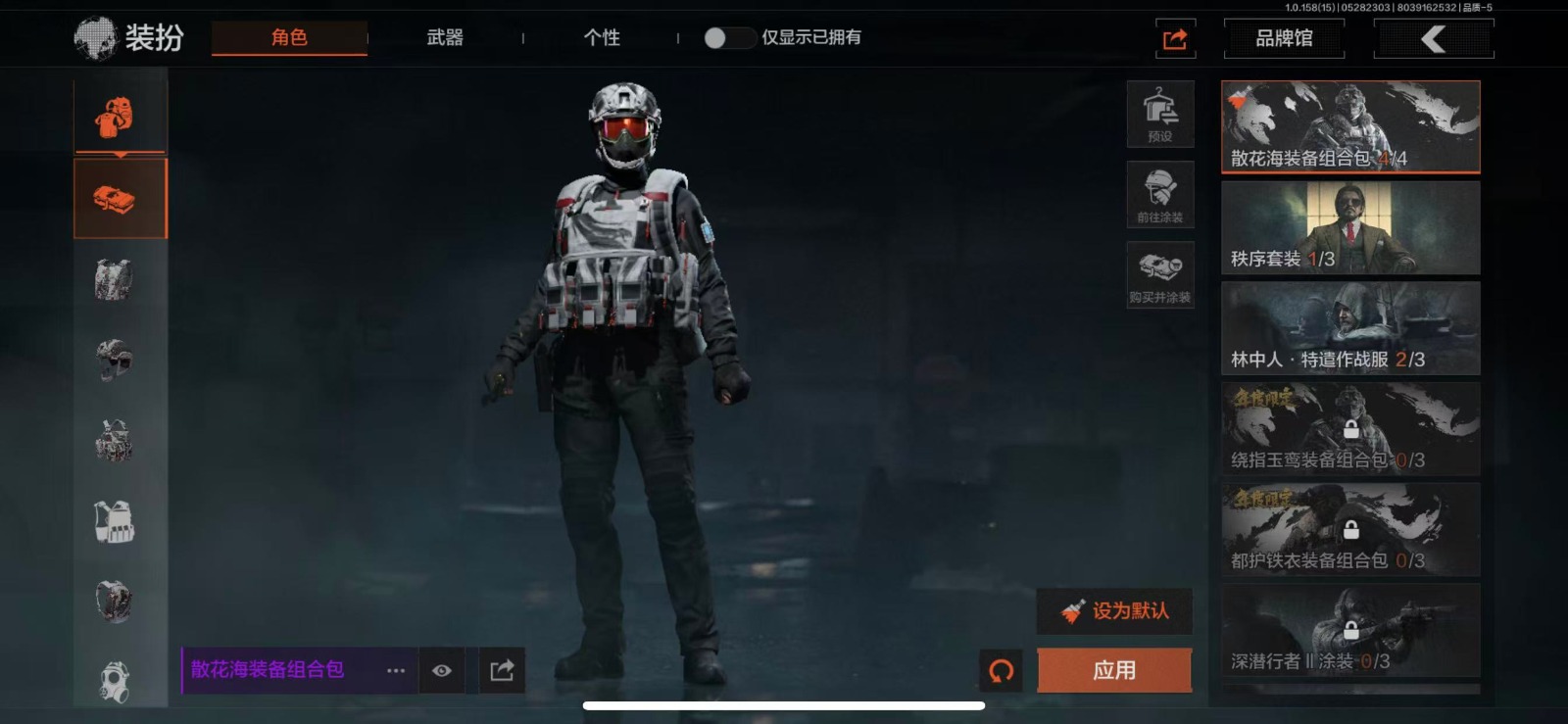
Task: Select locked 都护铁衣装备组合包 card
Action: (1350, 530)
